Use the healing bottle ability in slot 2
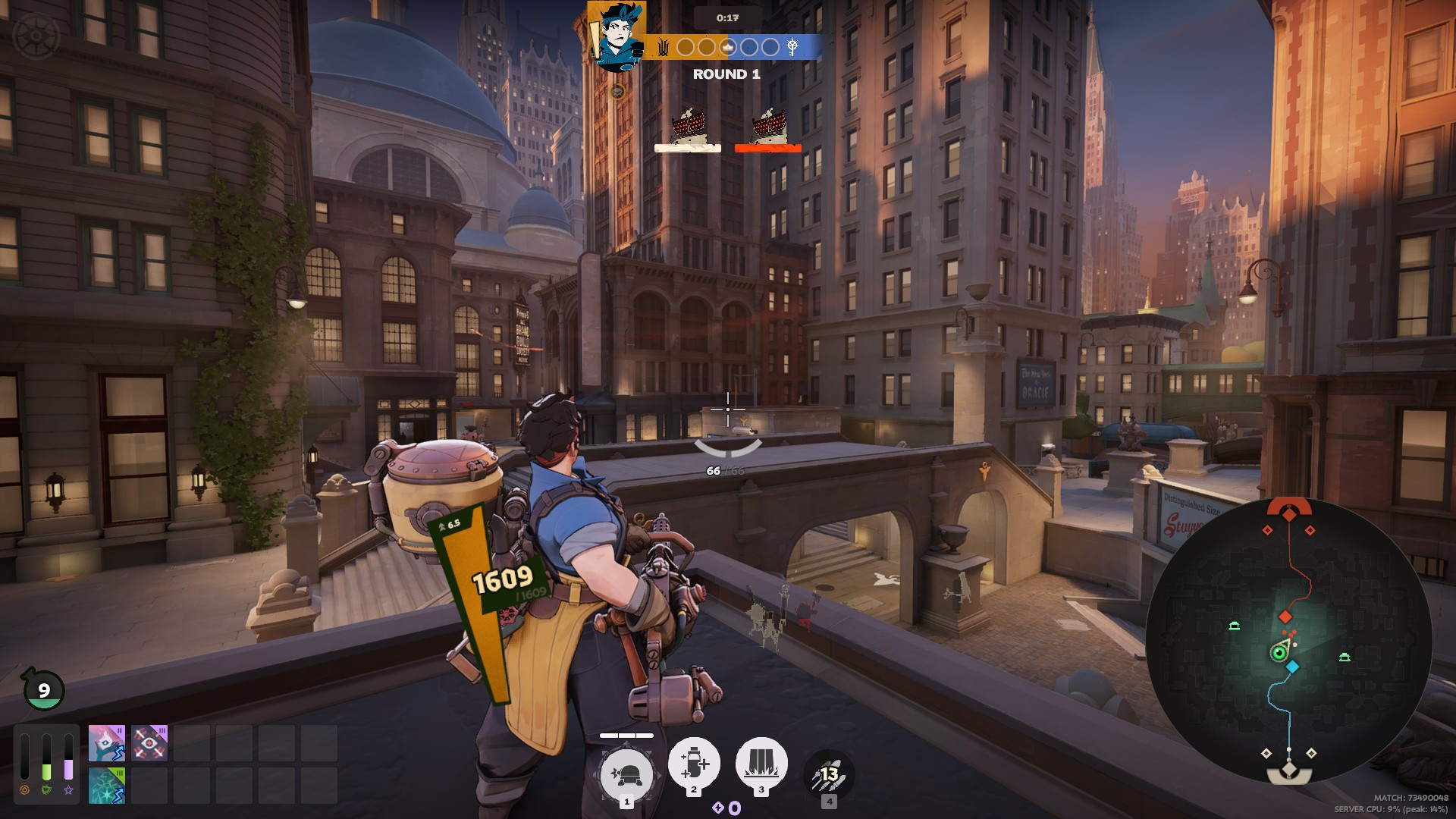The height and width of the screenshot is (819, 1456). pos(693,762)
